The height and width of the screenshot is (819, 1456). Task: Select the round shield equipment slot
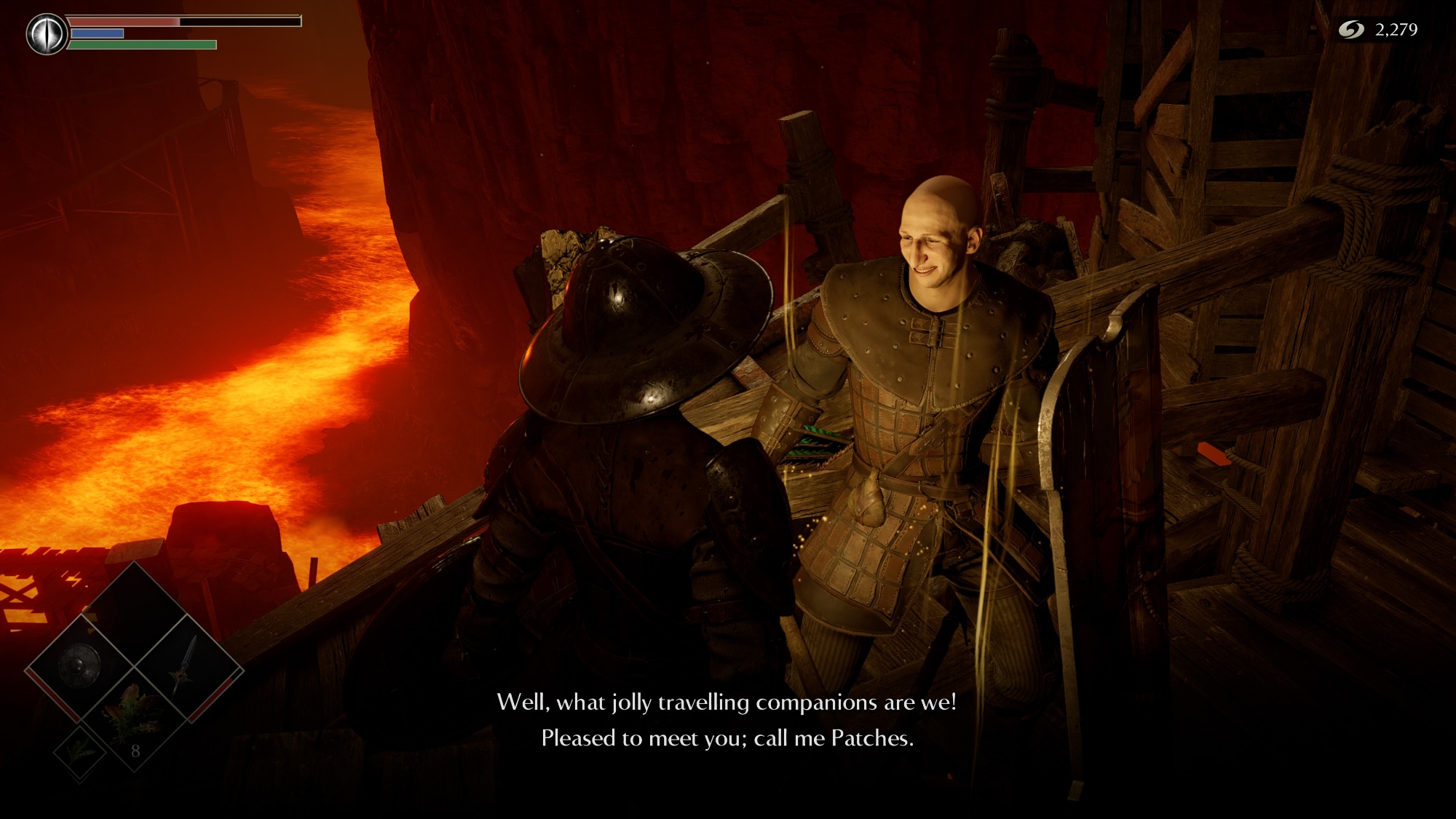(x=79, y=667)
